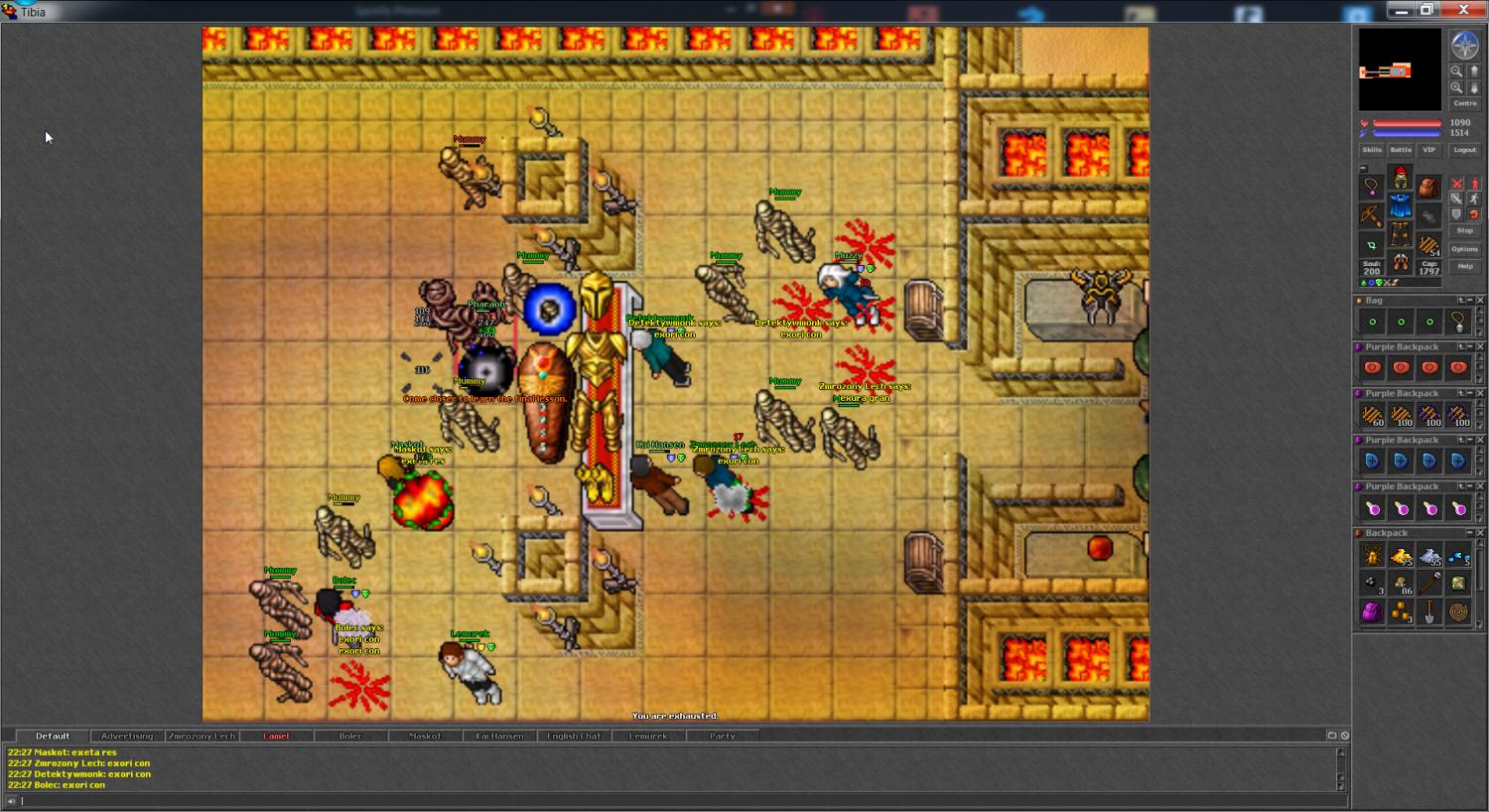Open the Battle list
This screenshot has width=1489, height=812.
pos(1401,150)
